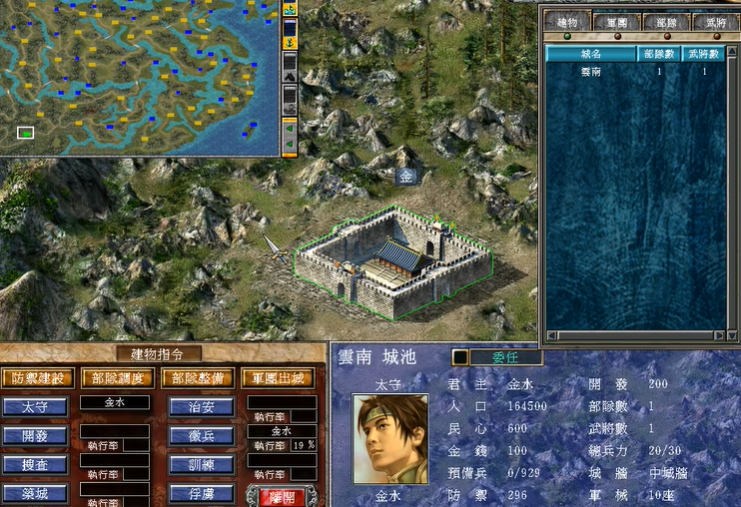Switch to the 軍團 army tab
This screenshot has height=507, width=741.
pos(615,21)
